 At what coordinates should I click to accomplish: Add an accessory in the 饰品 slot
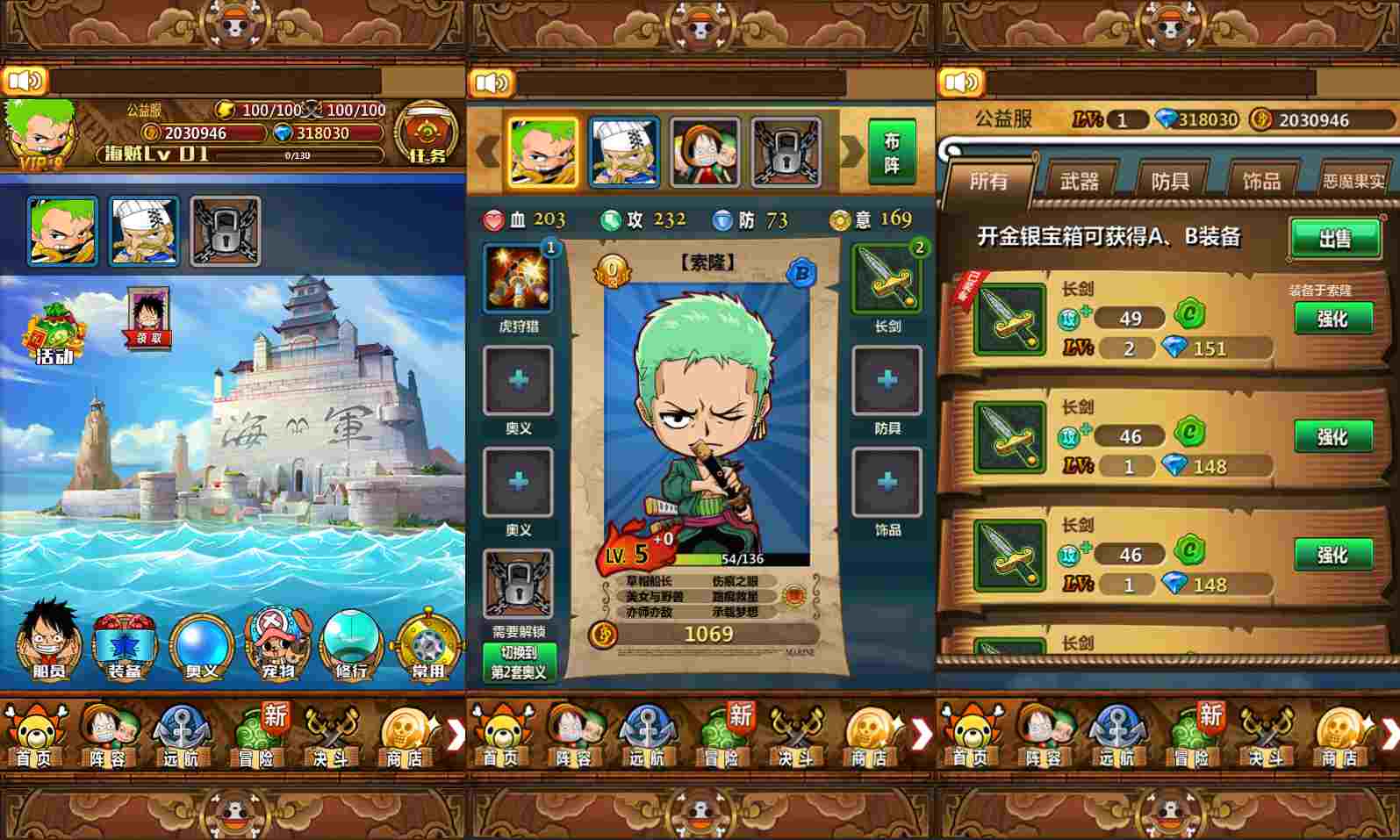[x=887, y=482]
